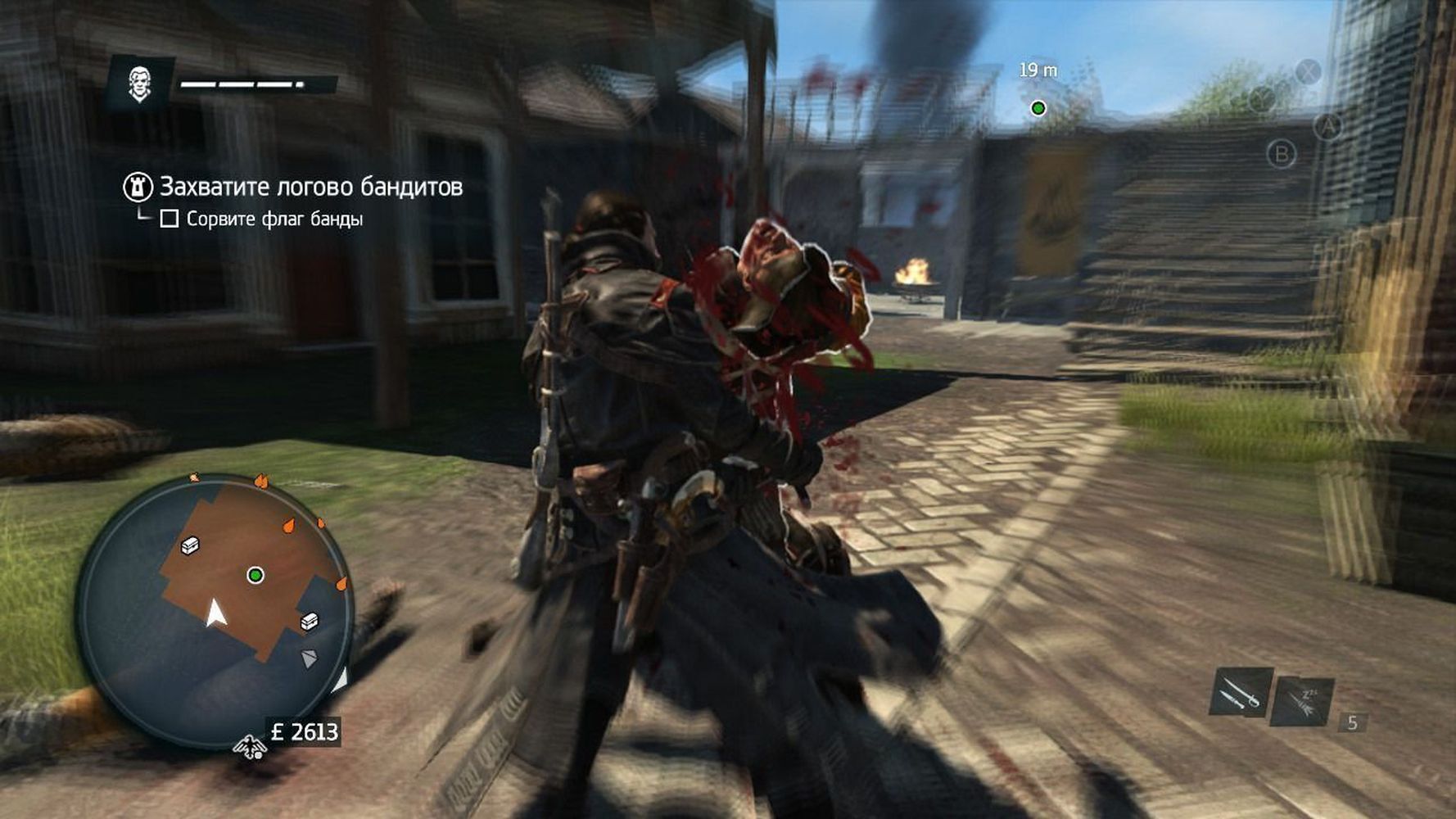This screenshot has height=819, width=1456.
Task: Tick the 'Сорвите флаг банды' checkbox
Action: pos(170,219)
